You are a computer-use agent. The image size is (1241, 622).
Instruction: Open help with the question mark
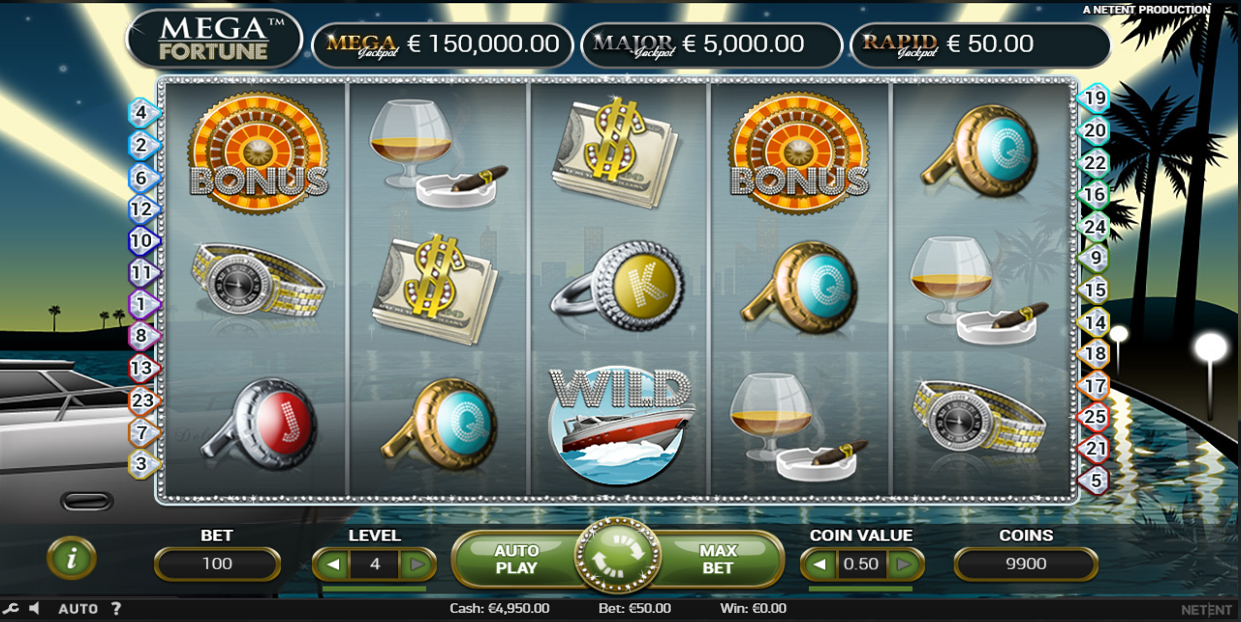click(116, 608)
